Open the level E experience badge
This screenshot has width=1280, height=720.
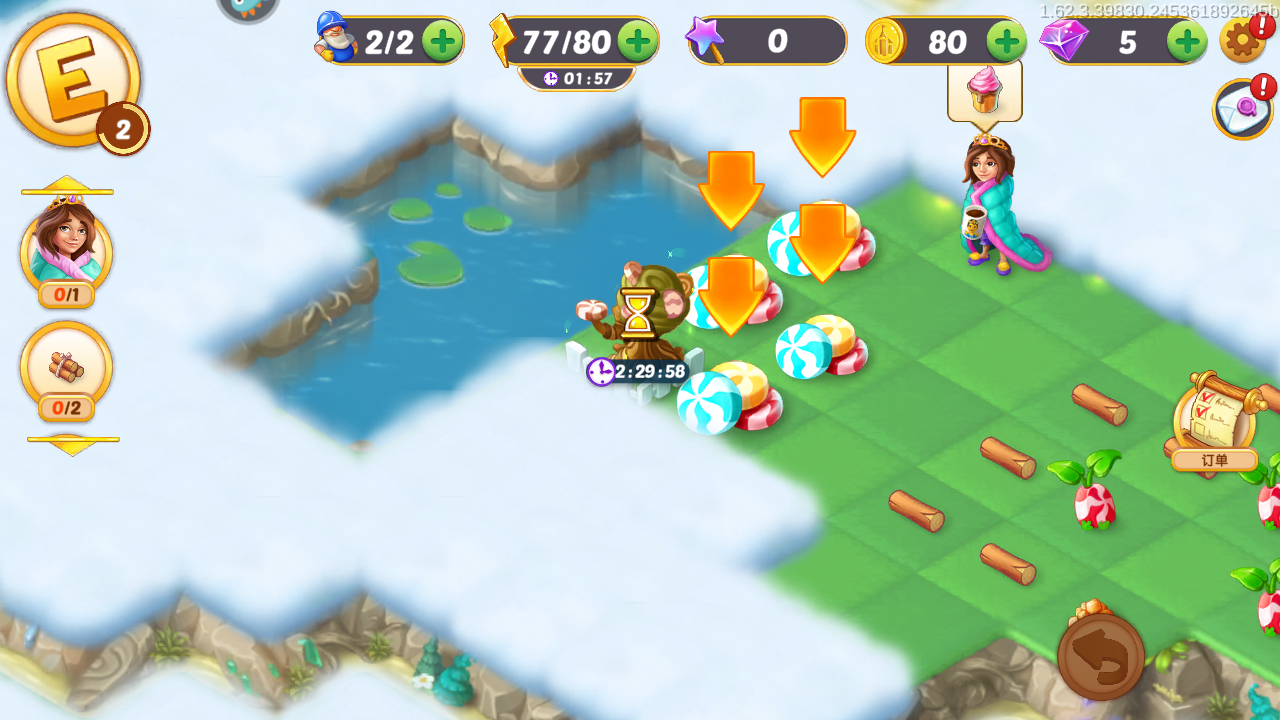[x=72, y=80]
